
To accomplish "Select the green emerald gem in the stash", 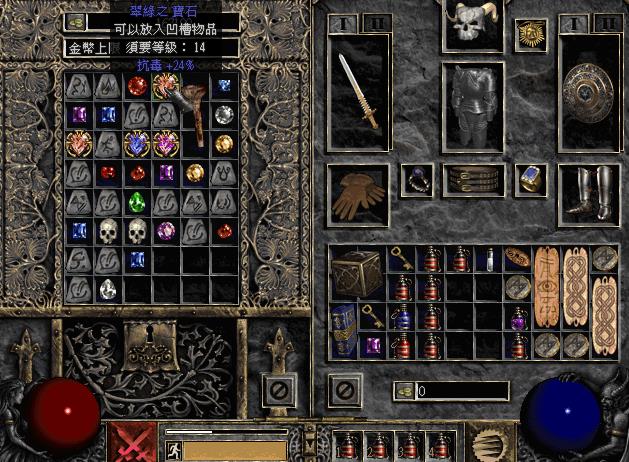I will pyautogui.click(x=137, y=201).
